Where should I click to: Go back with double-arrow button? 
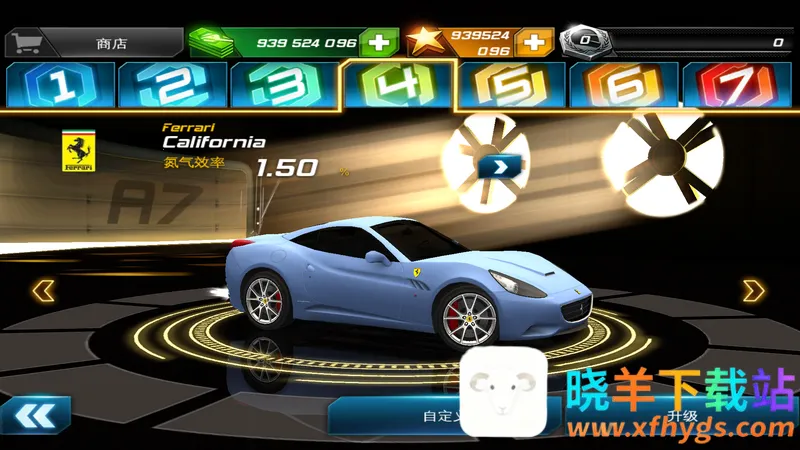tap(36, 415)
